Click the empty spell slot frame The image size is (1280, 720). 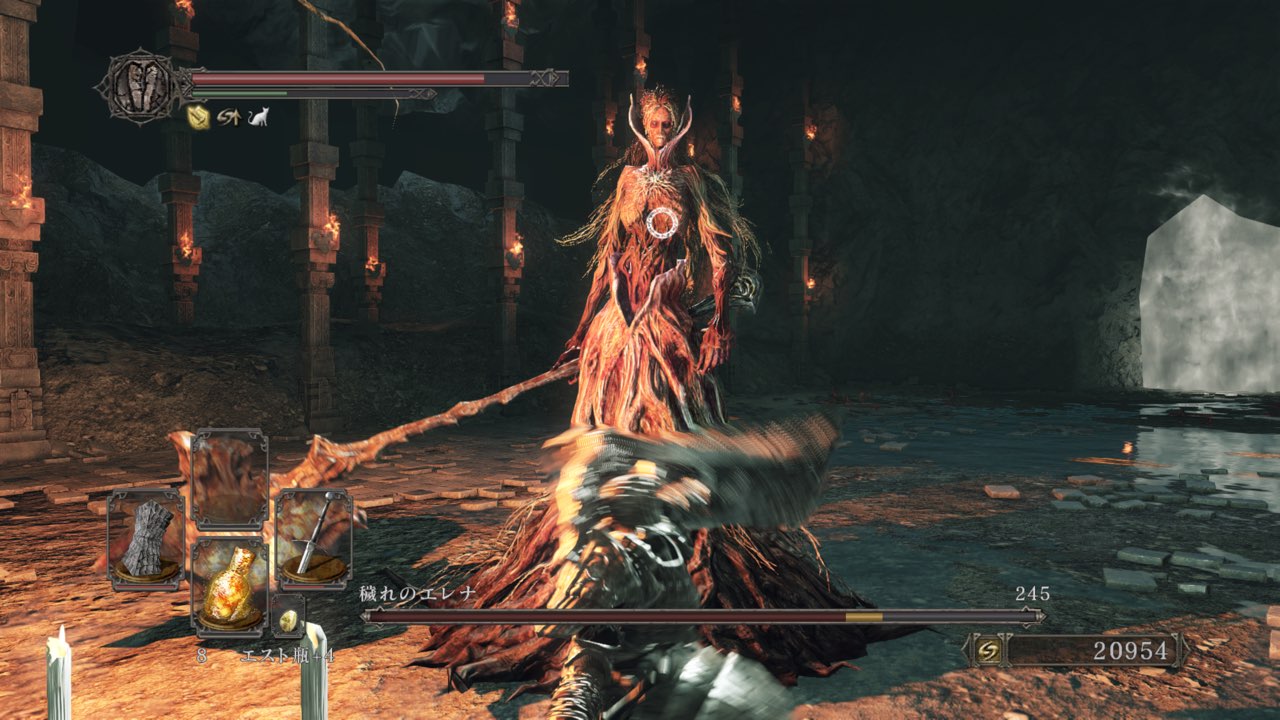point(229,480)
